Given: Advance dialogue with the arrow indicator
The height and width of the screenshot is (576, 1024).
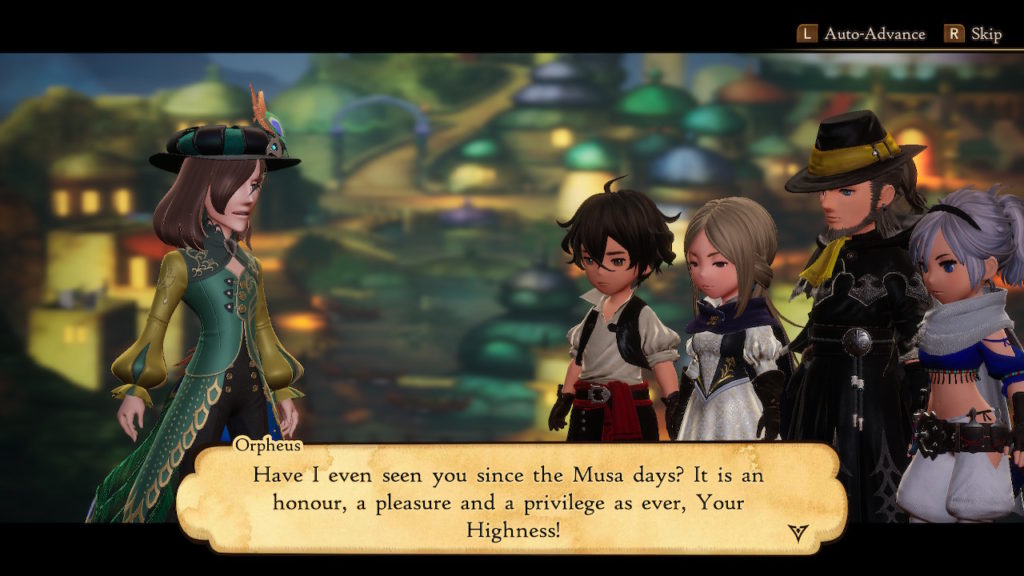Looking at the screenshot, I should click(x=797, y=532).
